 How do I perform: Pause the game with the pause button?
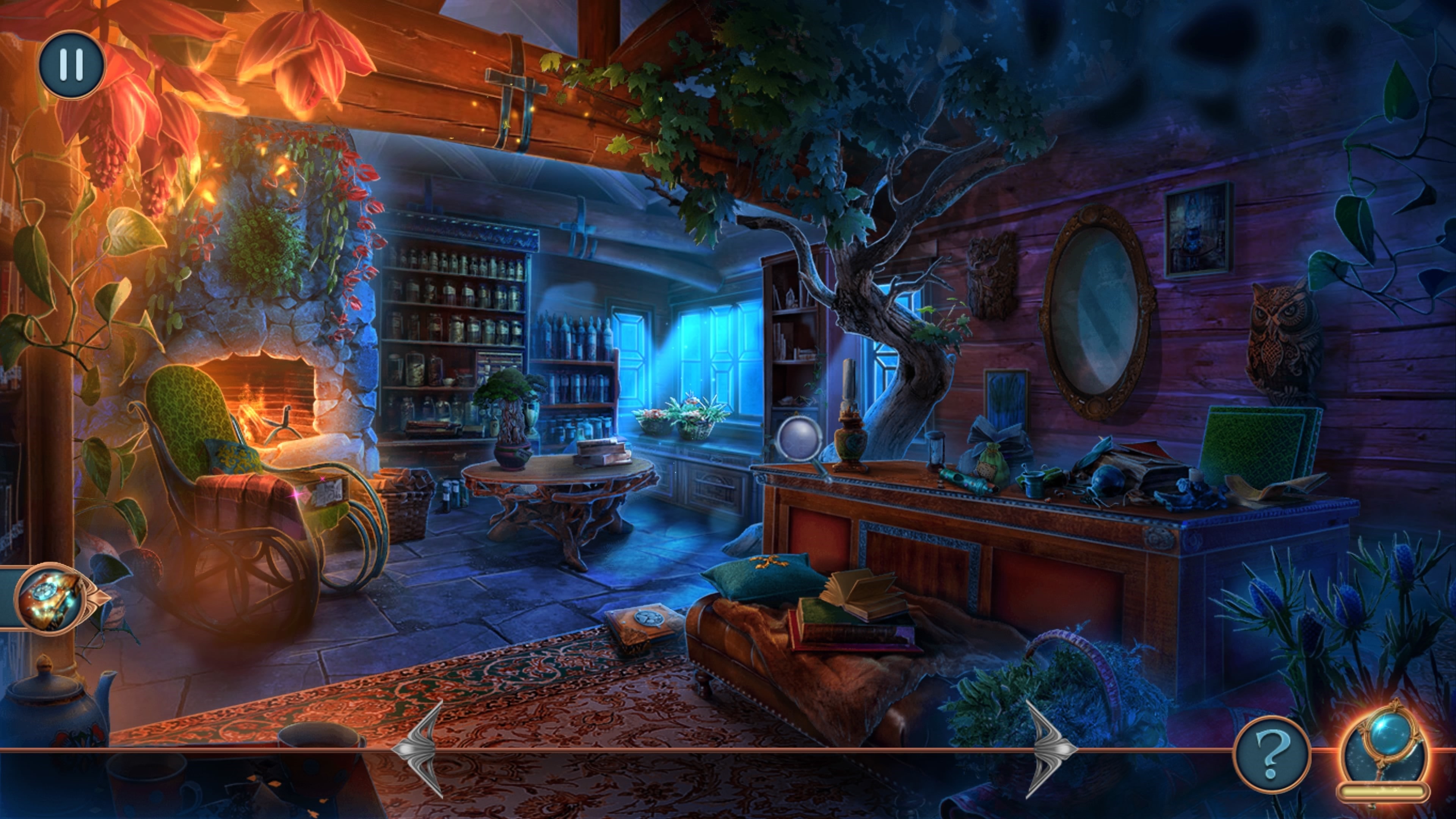(72, 64)
